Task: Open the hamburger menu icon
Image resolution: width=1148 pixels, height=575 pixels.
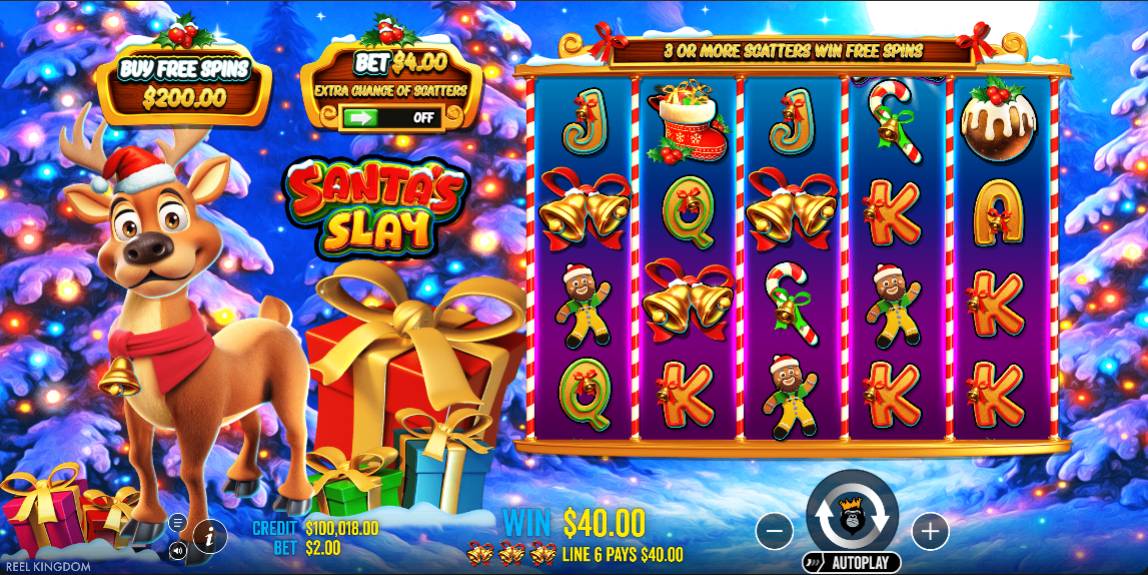Action: click(x=178, y=522)
